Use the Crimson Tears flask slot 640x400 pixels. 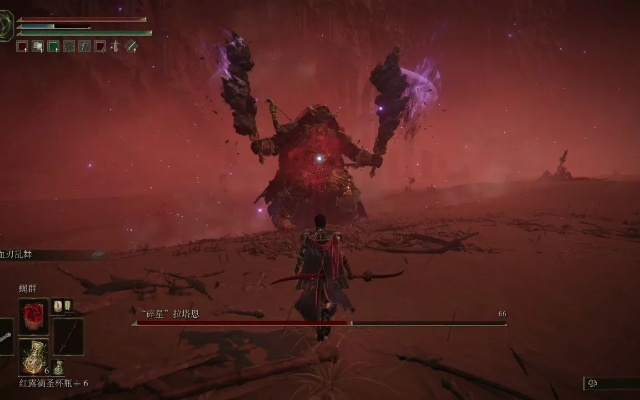[33, 356]
